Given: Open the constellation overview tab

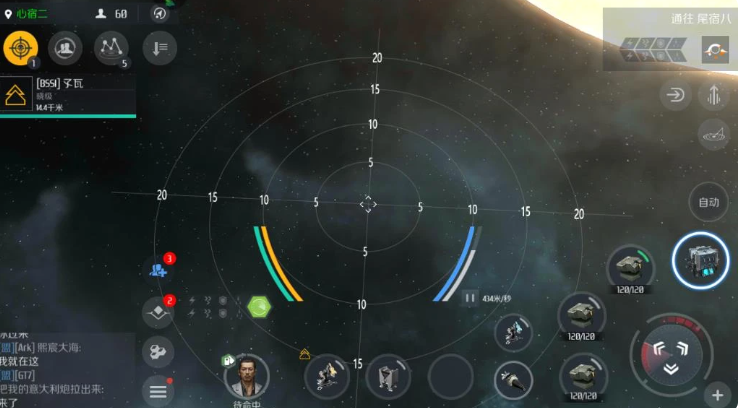Looking at the screenshot, I should (111, 46).
